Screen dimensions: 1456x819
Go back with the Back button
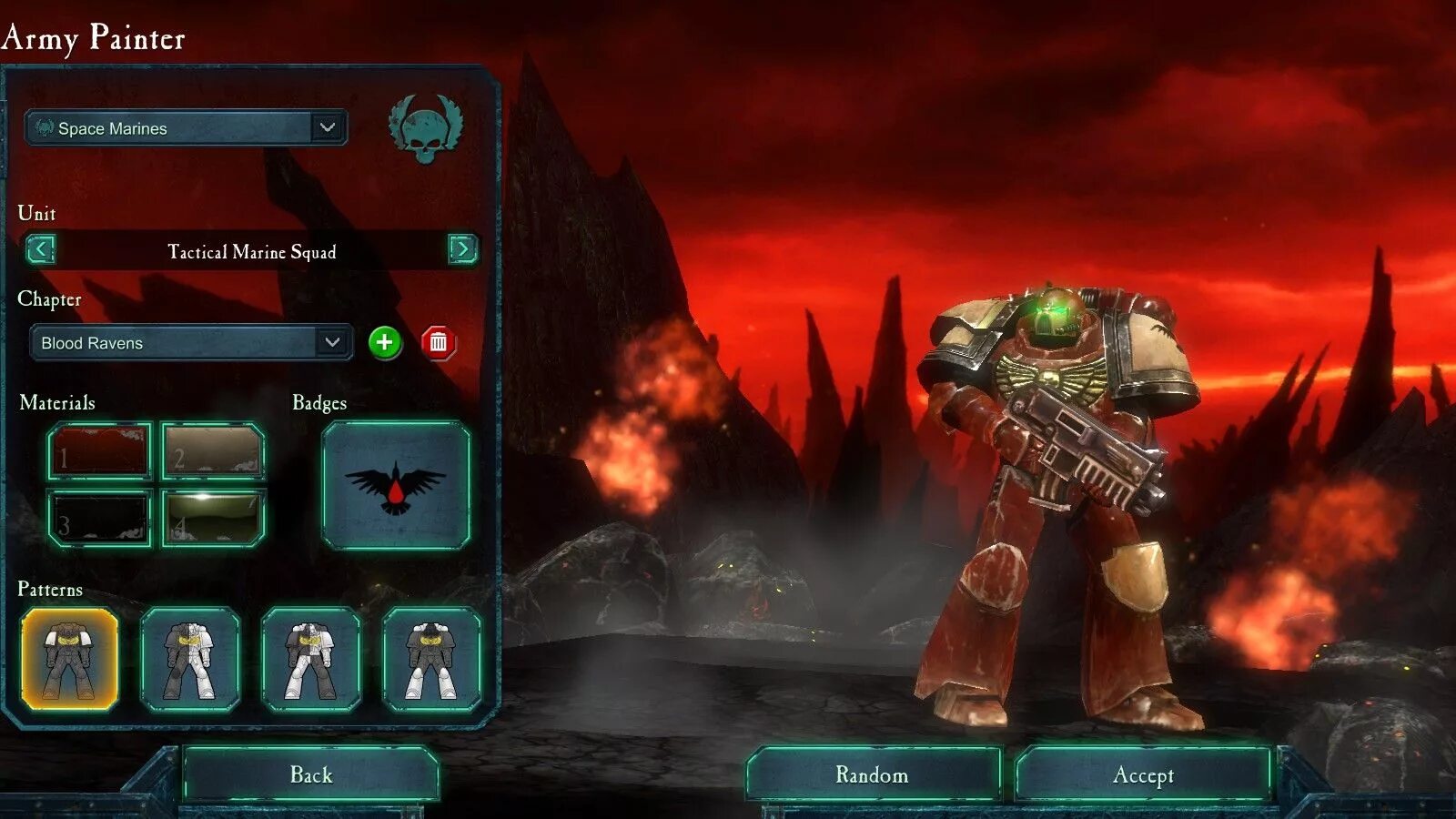point(311,774)
